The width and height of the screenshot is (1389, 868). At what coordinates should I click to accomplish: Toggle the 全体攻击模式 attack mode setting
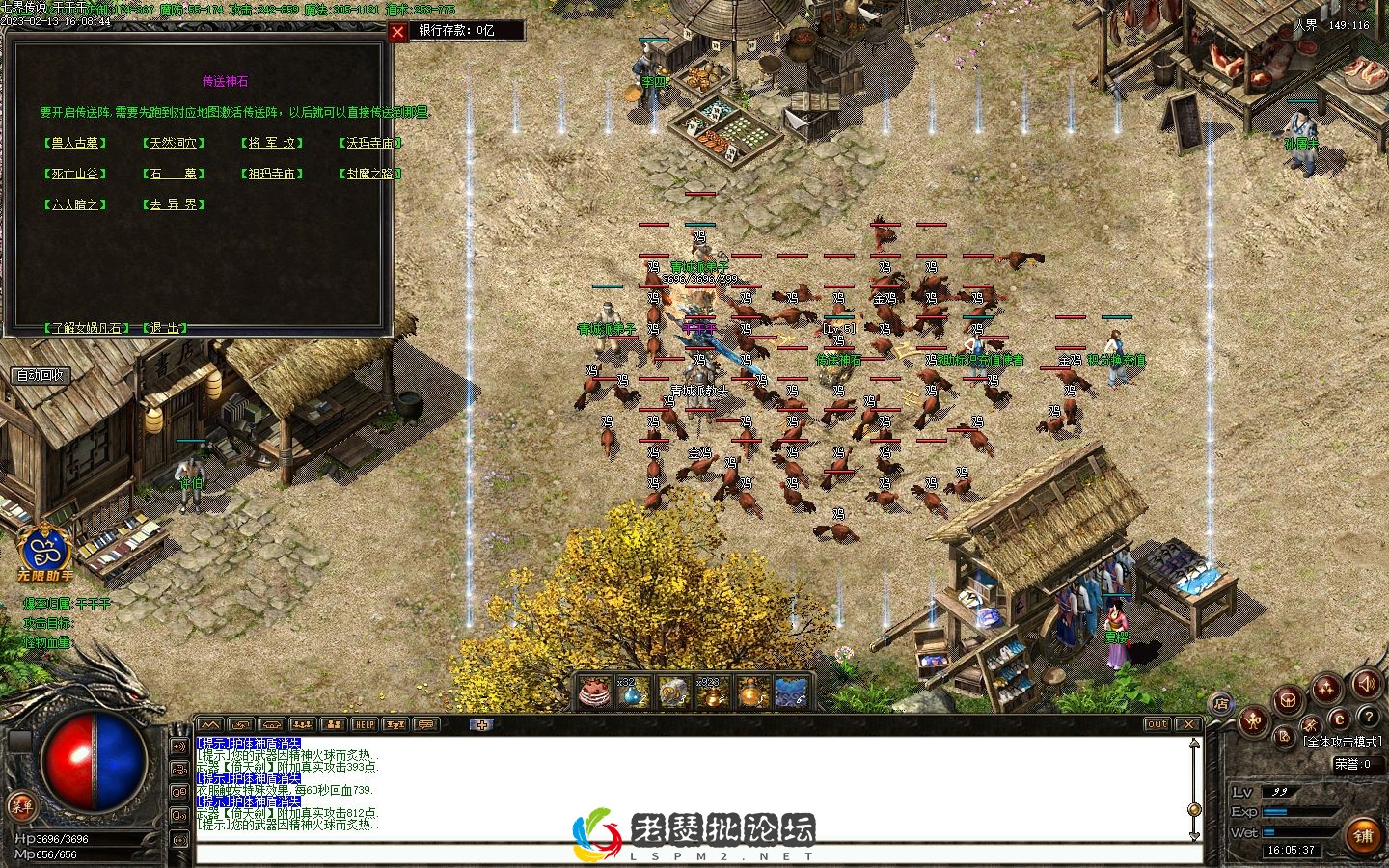pyautogui.click(x=1343, y=739)
